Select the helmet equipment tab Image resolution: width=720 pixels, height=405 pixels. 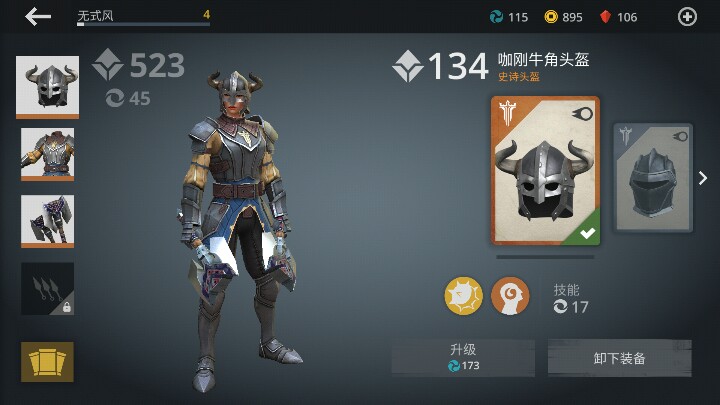47,88
